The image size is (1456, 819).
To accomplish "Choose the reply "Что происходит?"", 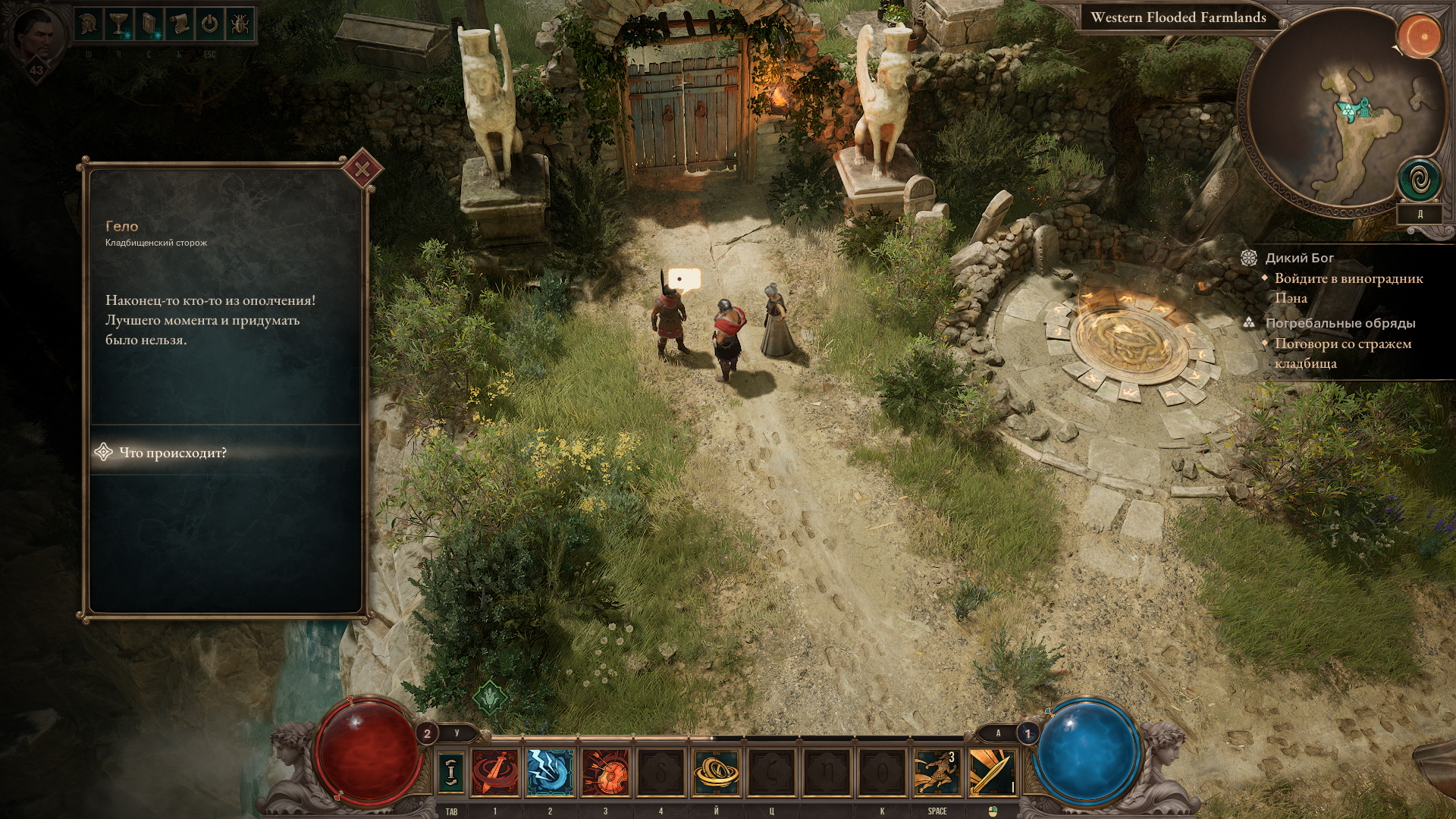I will tap(173, 453).
